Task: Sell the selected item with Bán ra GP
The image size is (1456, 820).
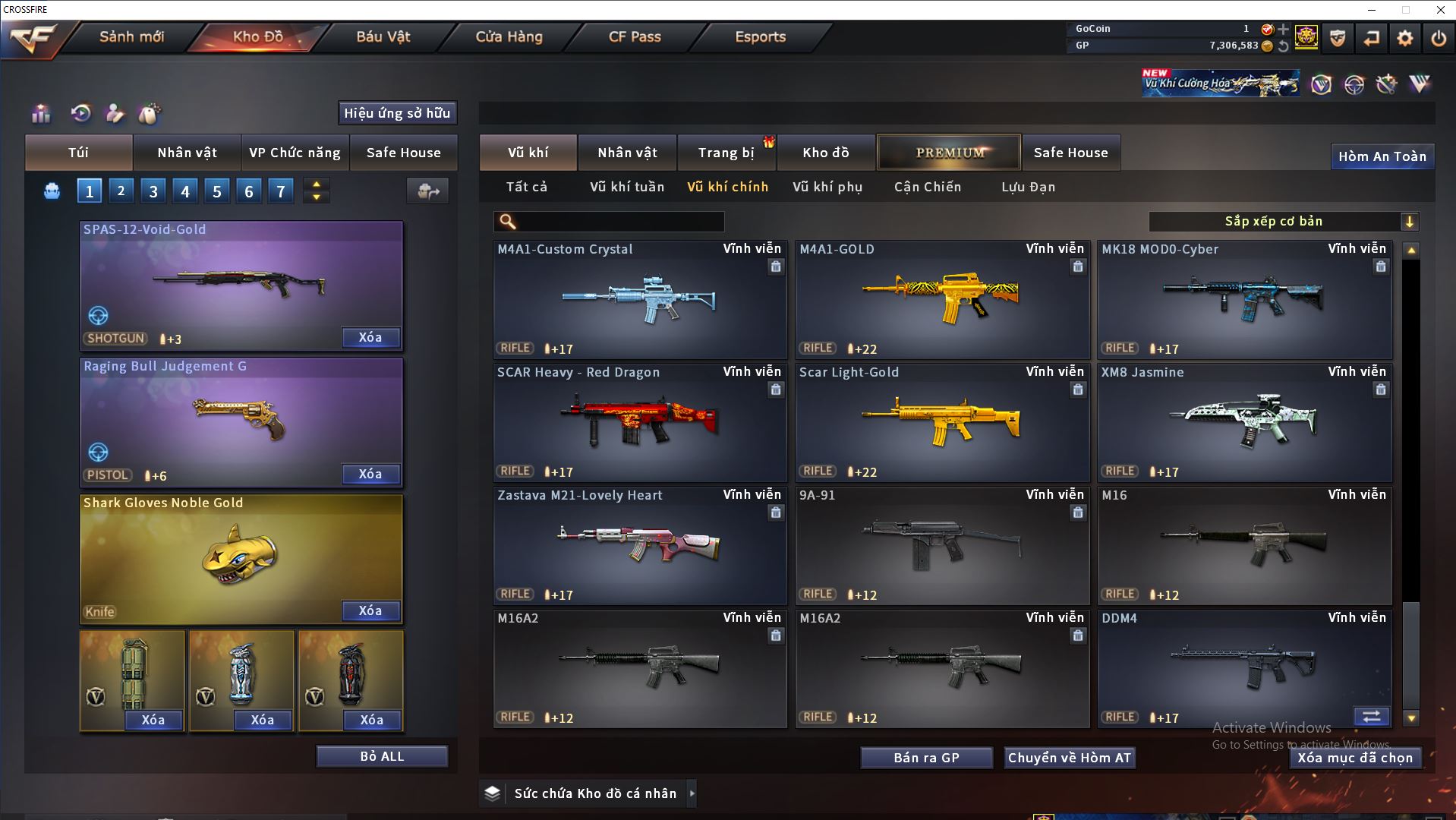Action: coord(926,758)
